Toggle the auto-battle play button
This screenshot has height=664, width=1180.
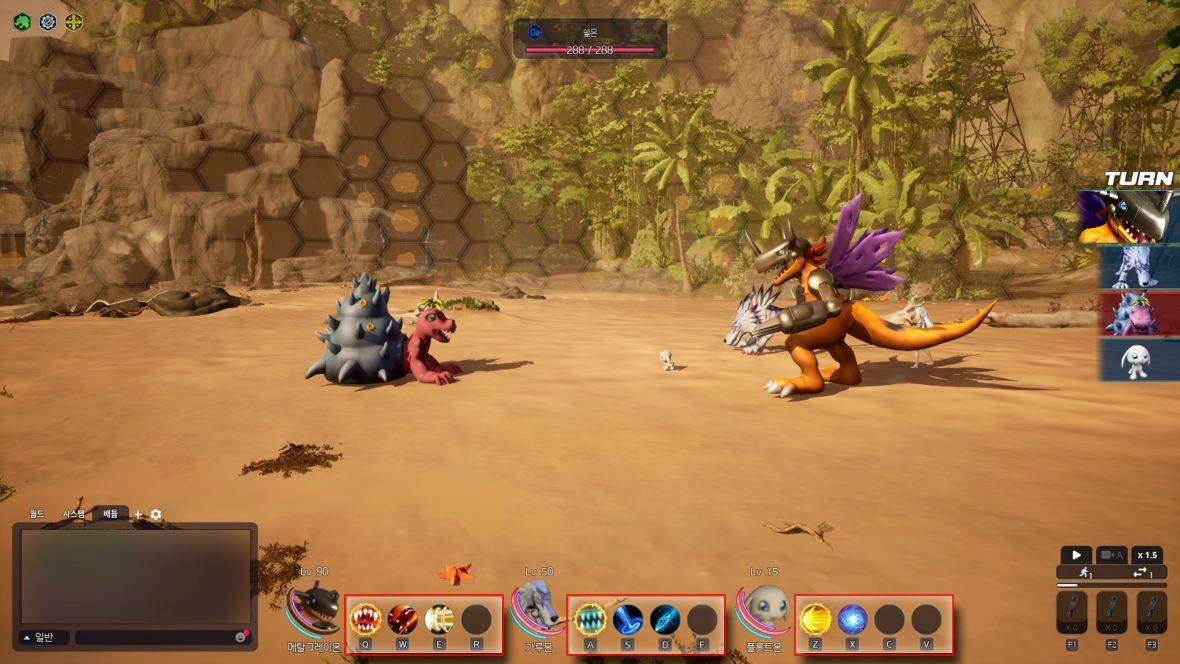[x=1076, y=555]
